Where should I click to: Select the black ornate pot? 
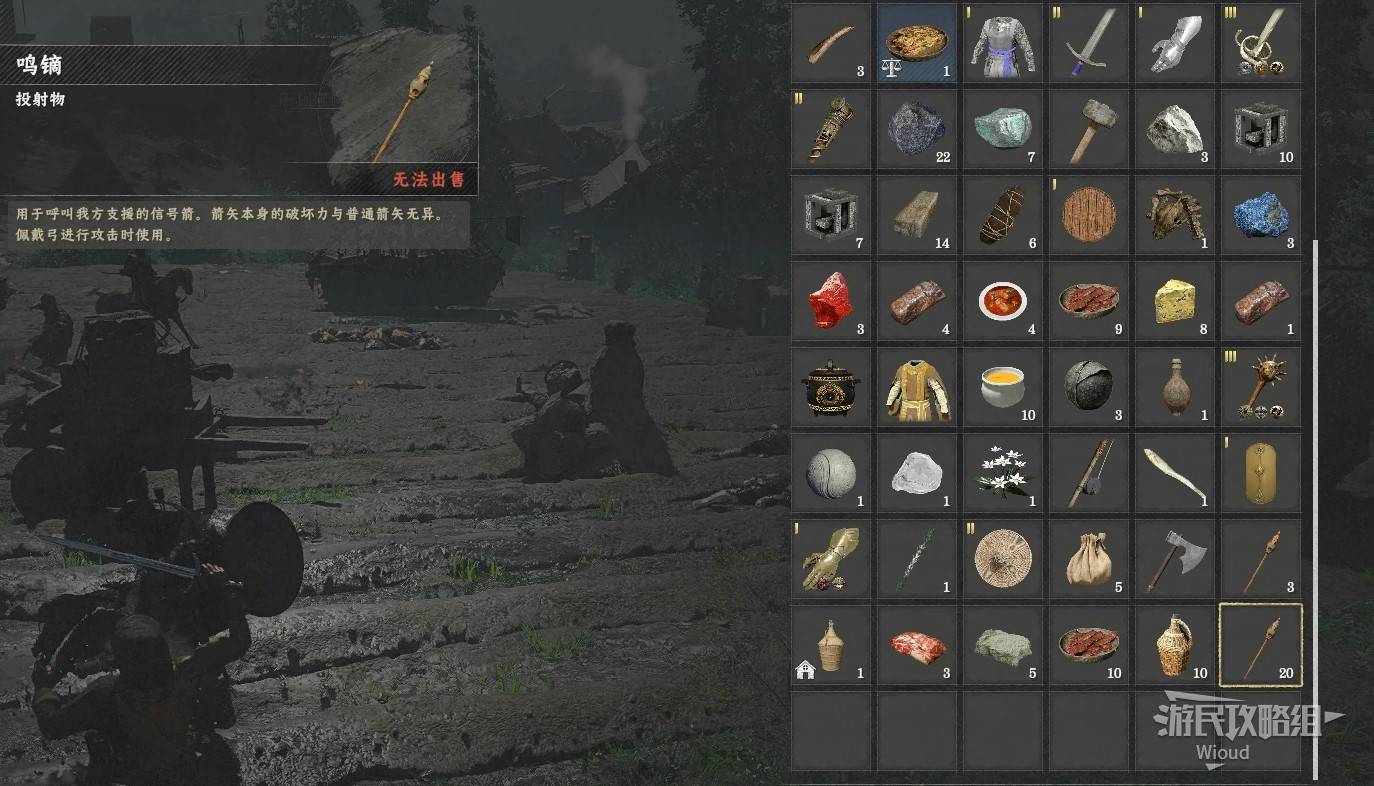pos(831,387)
